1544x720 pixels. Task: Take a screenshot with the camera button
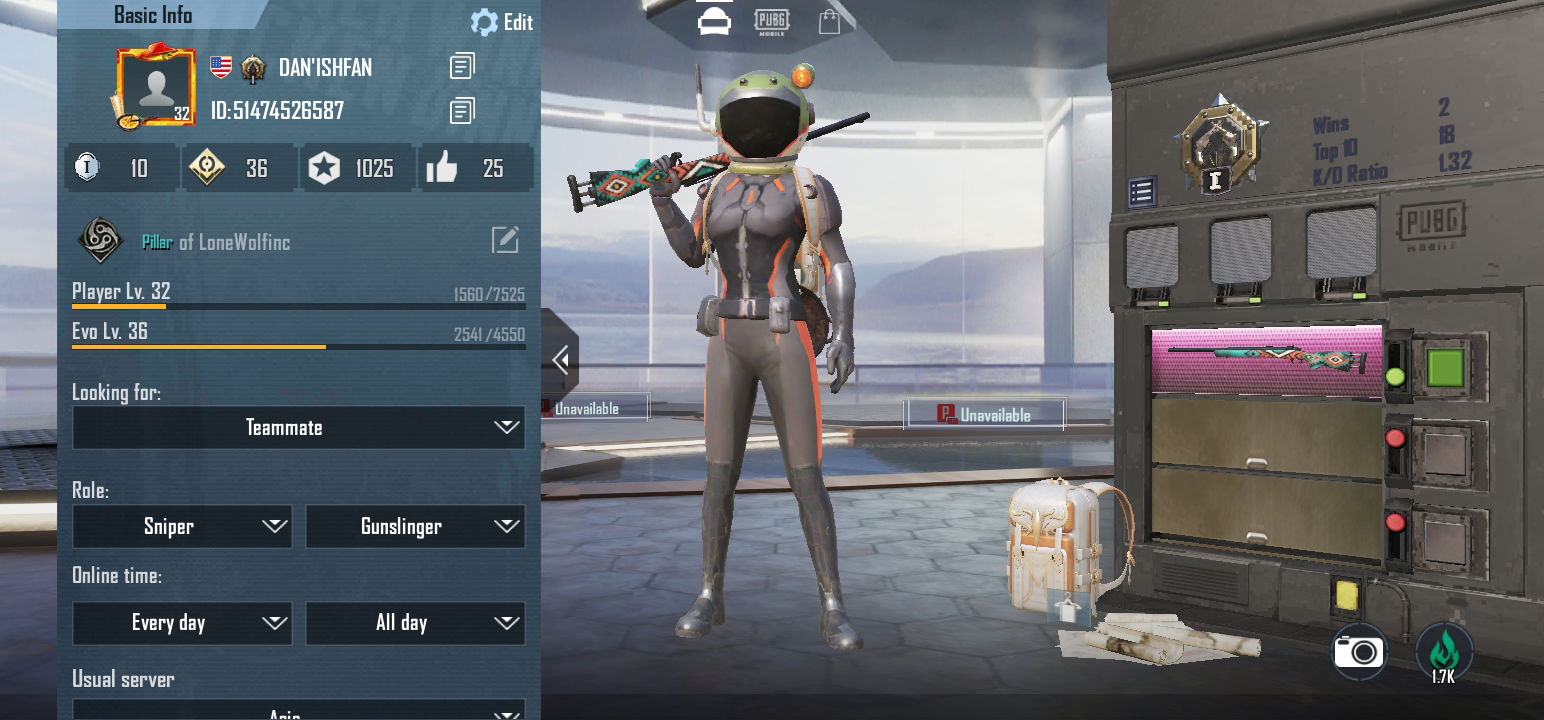[x=1360, y=652]
